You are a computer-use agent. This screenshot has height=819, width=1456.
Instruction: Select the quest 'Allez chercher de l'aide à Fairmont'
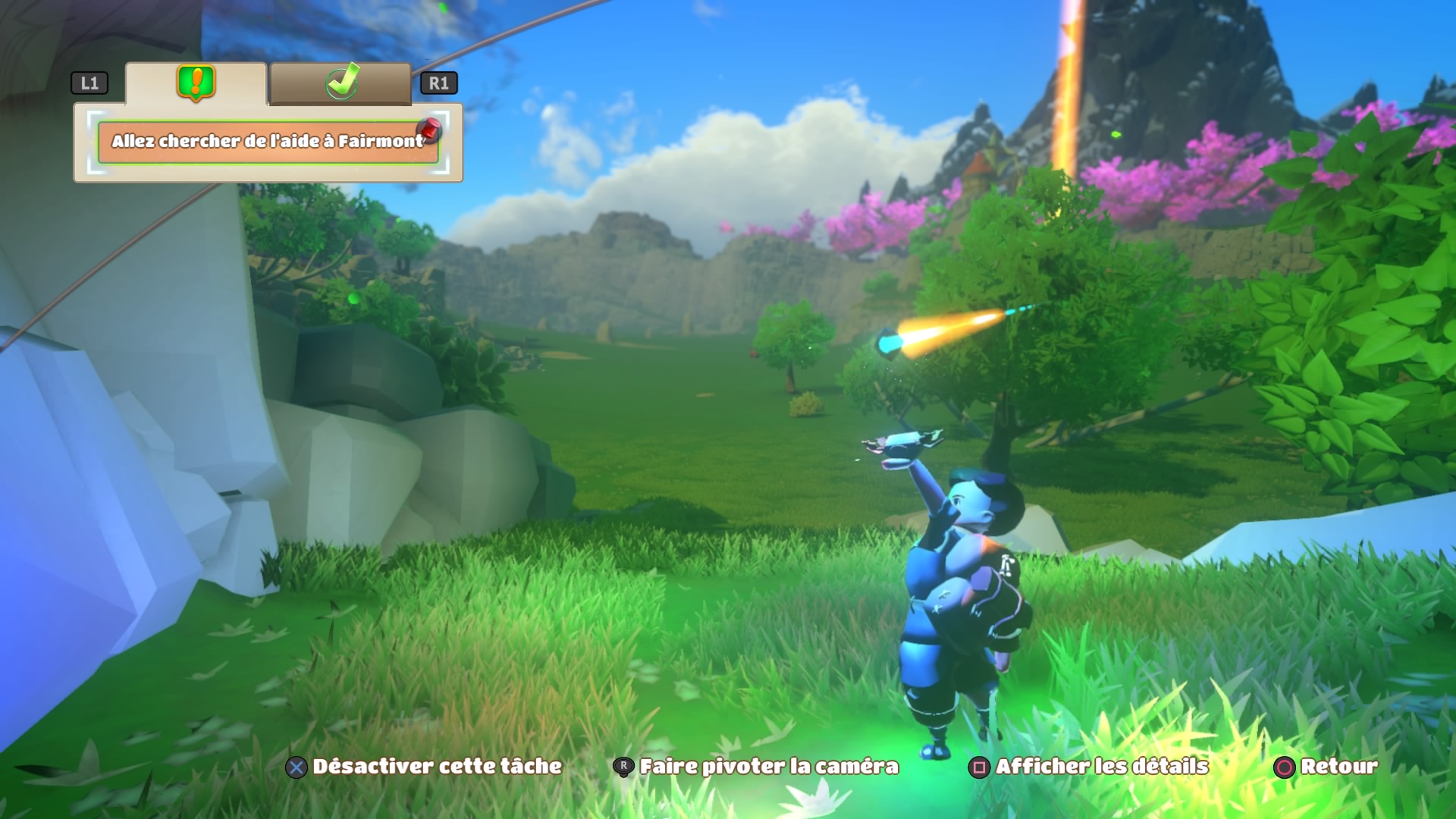[x=268, y=142]
